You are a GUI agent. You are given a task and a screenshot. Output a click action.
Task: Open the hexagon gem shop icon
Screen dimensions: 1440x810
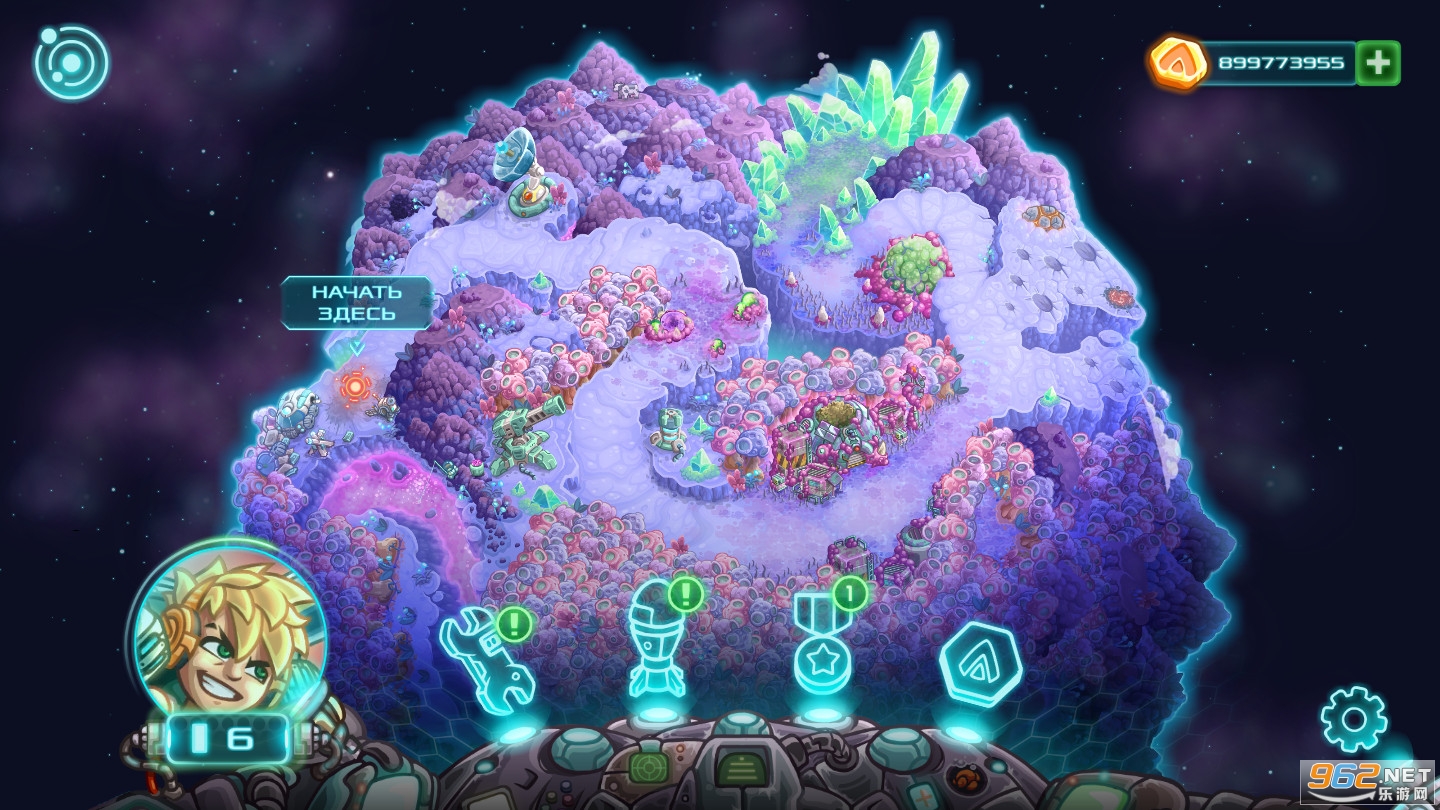coord(980,663)
